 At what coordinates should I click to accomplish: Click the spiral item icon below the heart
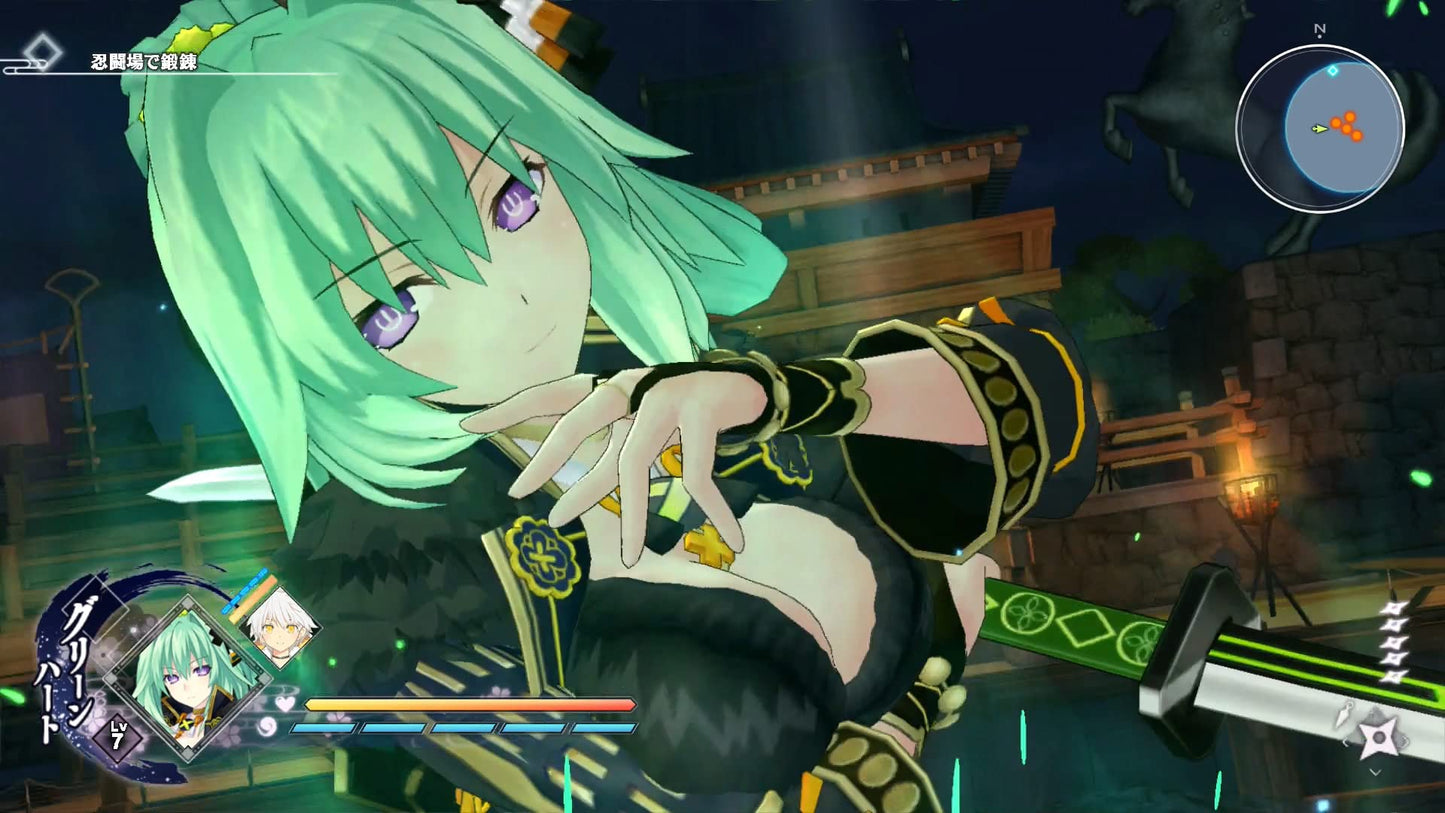pos(265,726)
